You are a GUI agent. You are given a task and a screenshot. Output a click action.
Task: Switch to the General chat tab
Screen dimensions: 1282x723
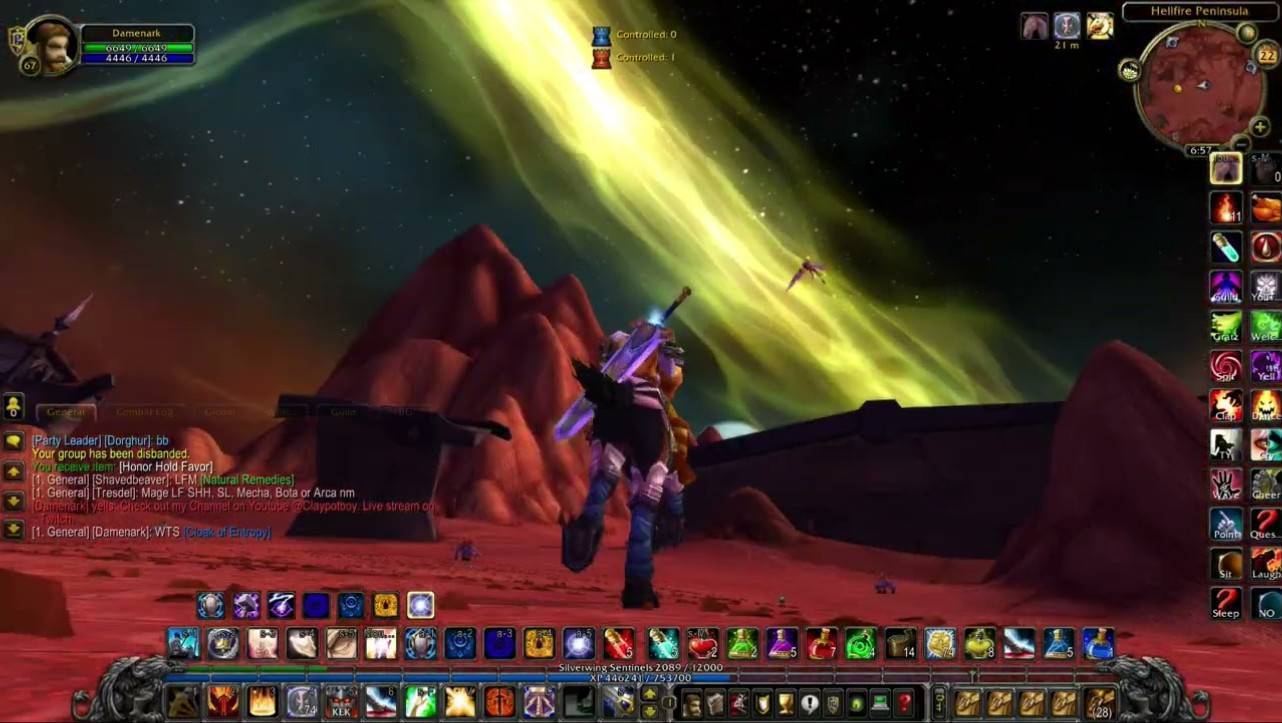(66, 412)
